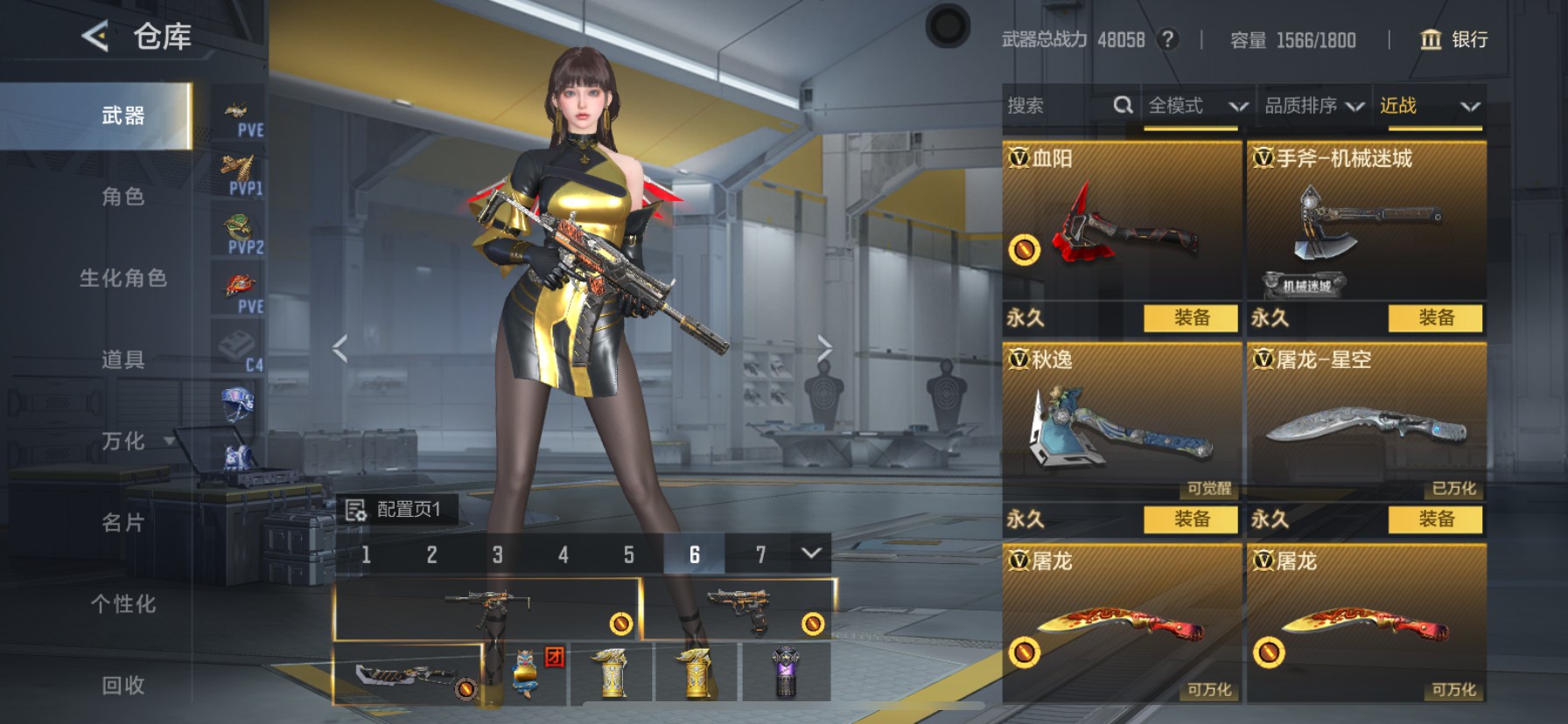The image size is (1568, 724).
Task: Select the 道具 category
Action: click(x=123, y=359)
